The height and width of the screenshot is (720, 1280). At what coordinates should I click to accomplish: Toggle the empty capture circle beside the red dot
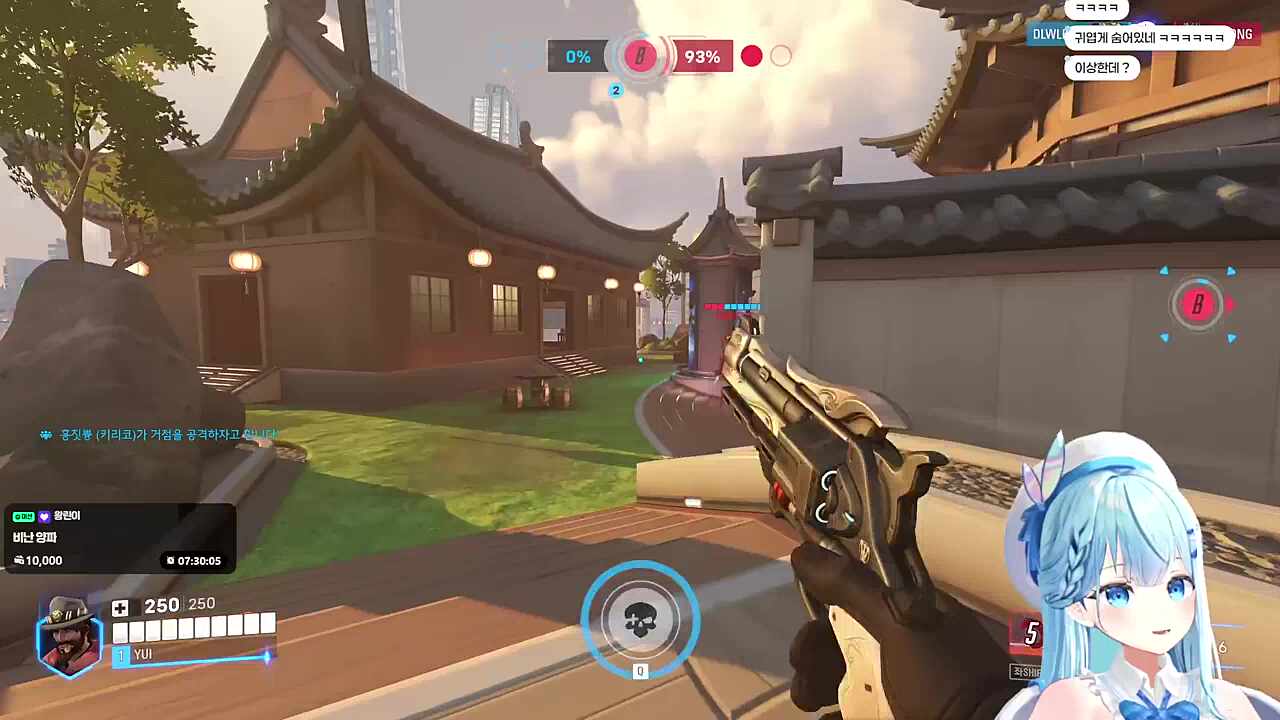pos(781,57)
